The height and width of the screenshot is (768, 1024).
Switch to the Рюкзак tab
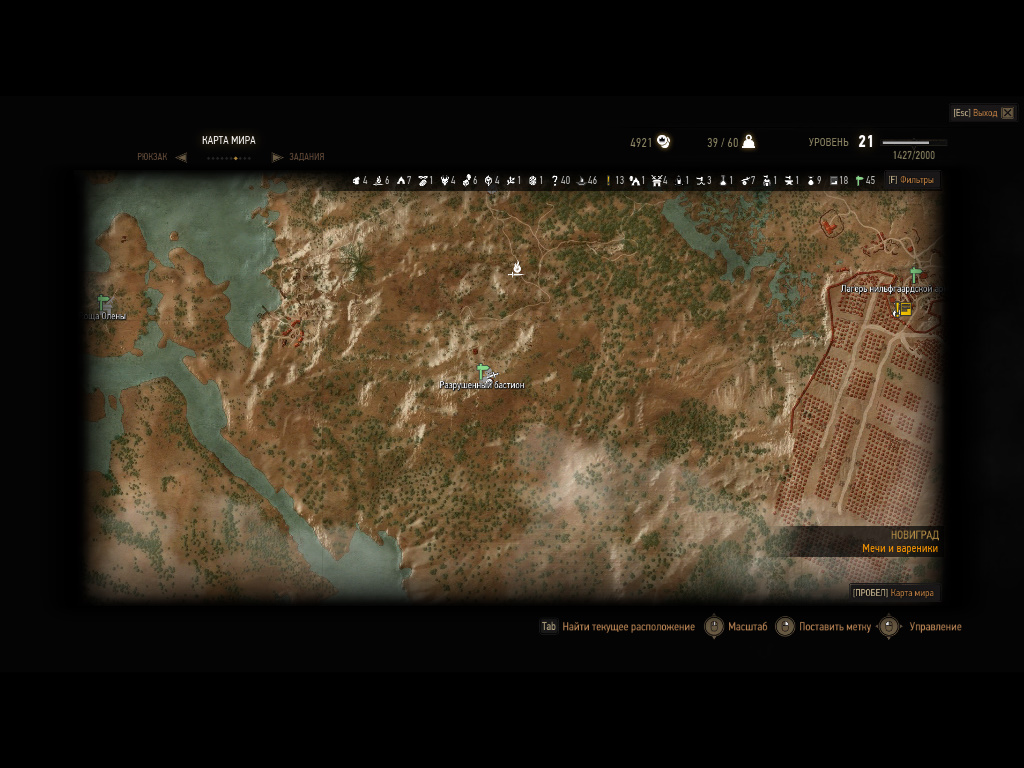153,157
